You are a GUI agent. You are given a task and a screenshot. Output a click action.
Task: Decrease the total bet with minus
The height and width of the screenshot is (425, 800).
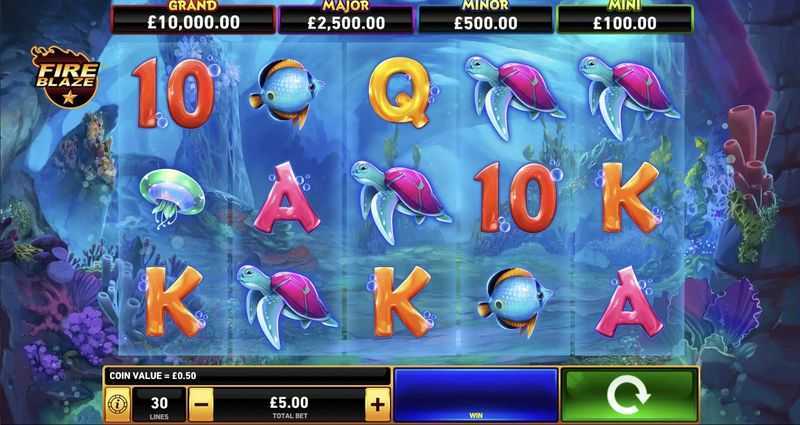point(200,404)
